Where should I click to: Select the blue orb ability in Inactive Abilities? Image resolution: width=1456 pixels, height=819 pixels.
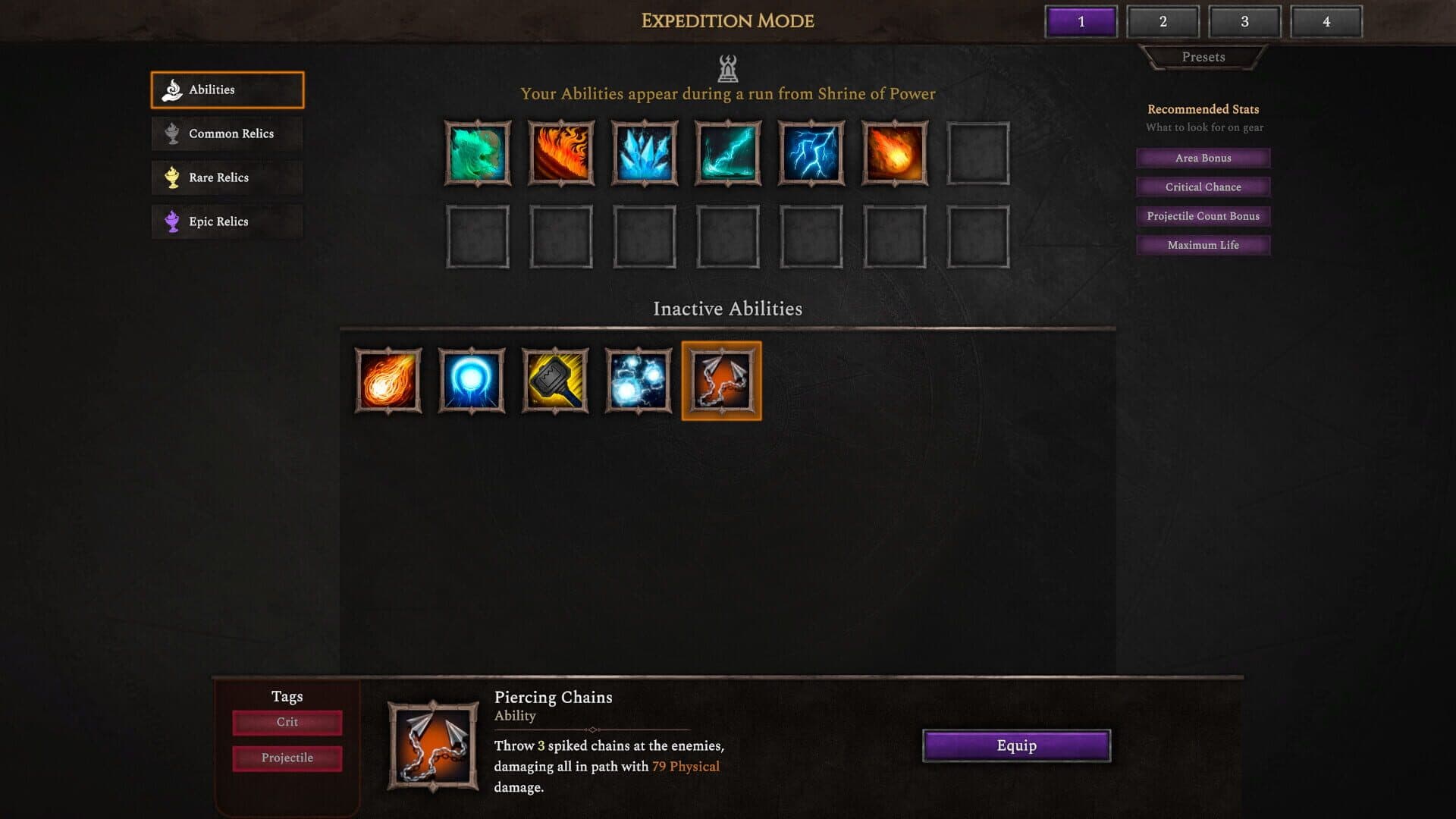pyautogui.click(x=471, y=380)
